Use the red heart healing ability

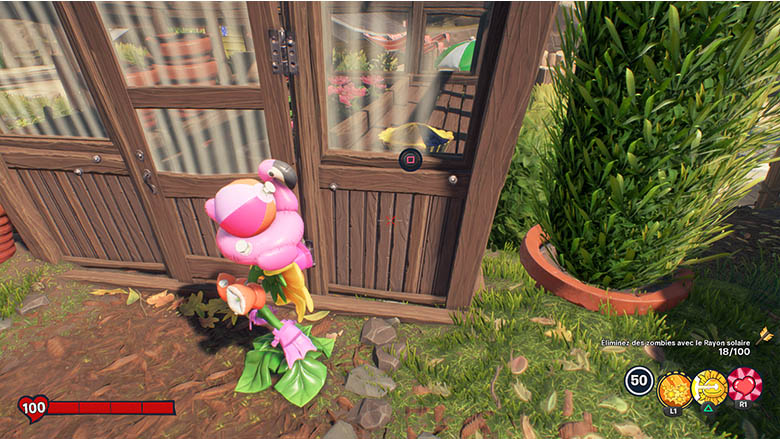click(744, 385)
